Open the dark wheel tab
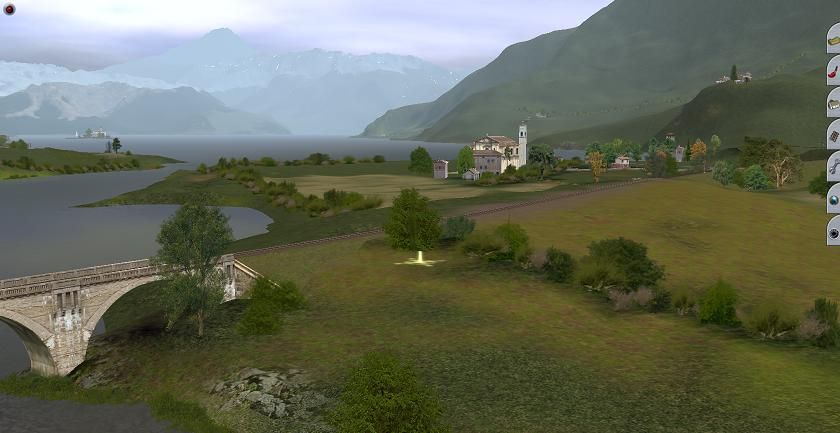This screenshot has height=433, width=840. point(833,231)
